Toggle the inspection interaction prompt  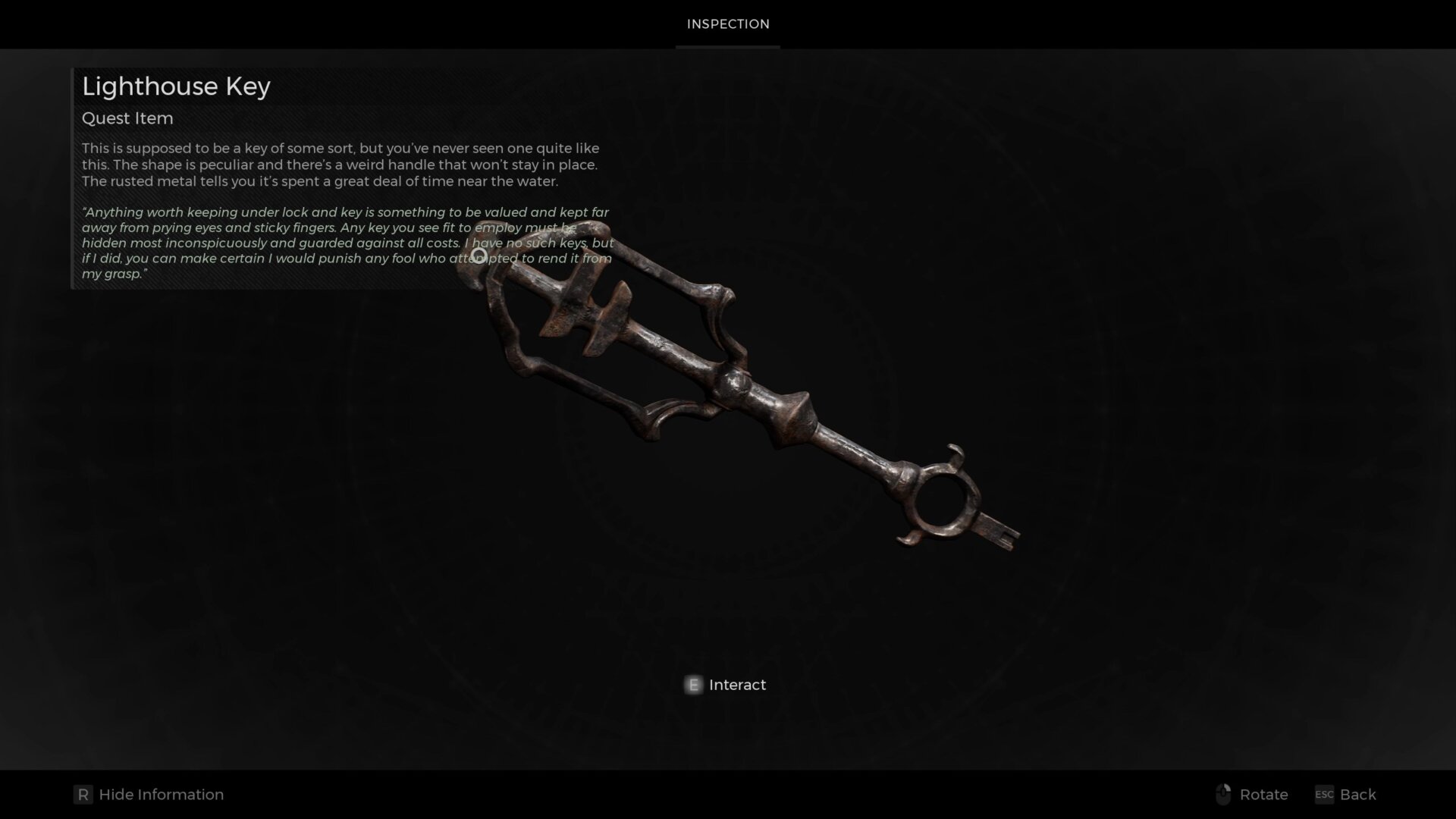[724, 685]
